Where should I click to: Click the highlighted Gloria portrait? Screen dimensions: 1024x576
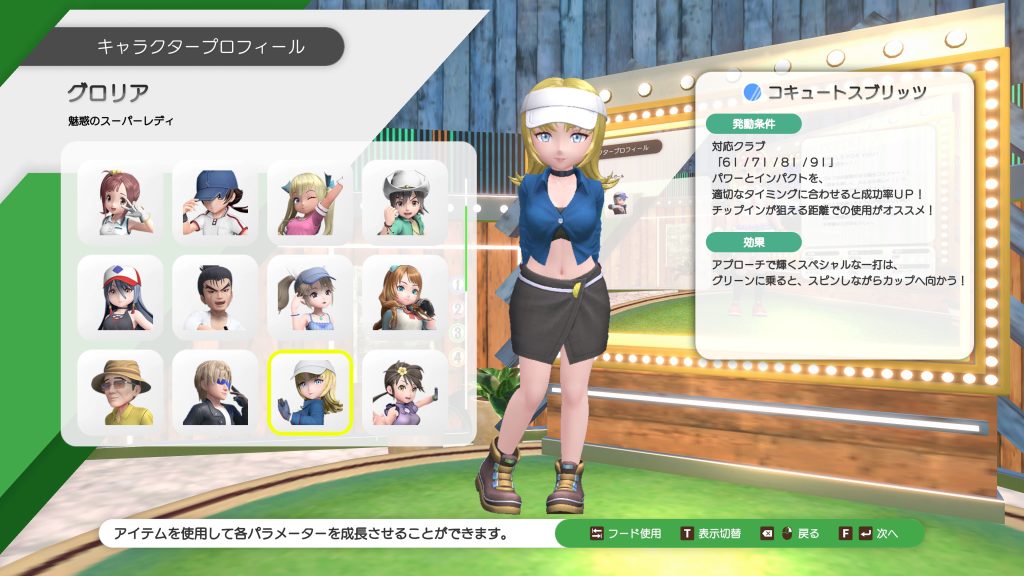[x=310, y=392]
